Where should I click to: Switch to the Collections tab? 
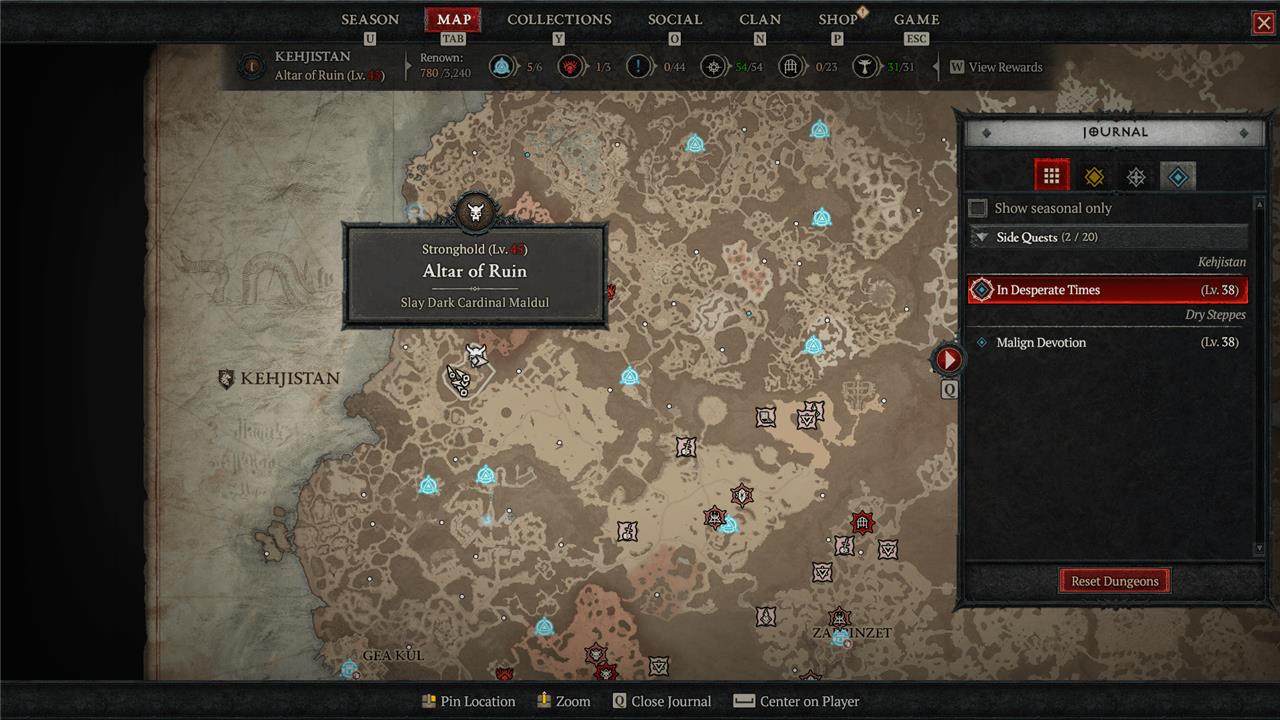559,20
